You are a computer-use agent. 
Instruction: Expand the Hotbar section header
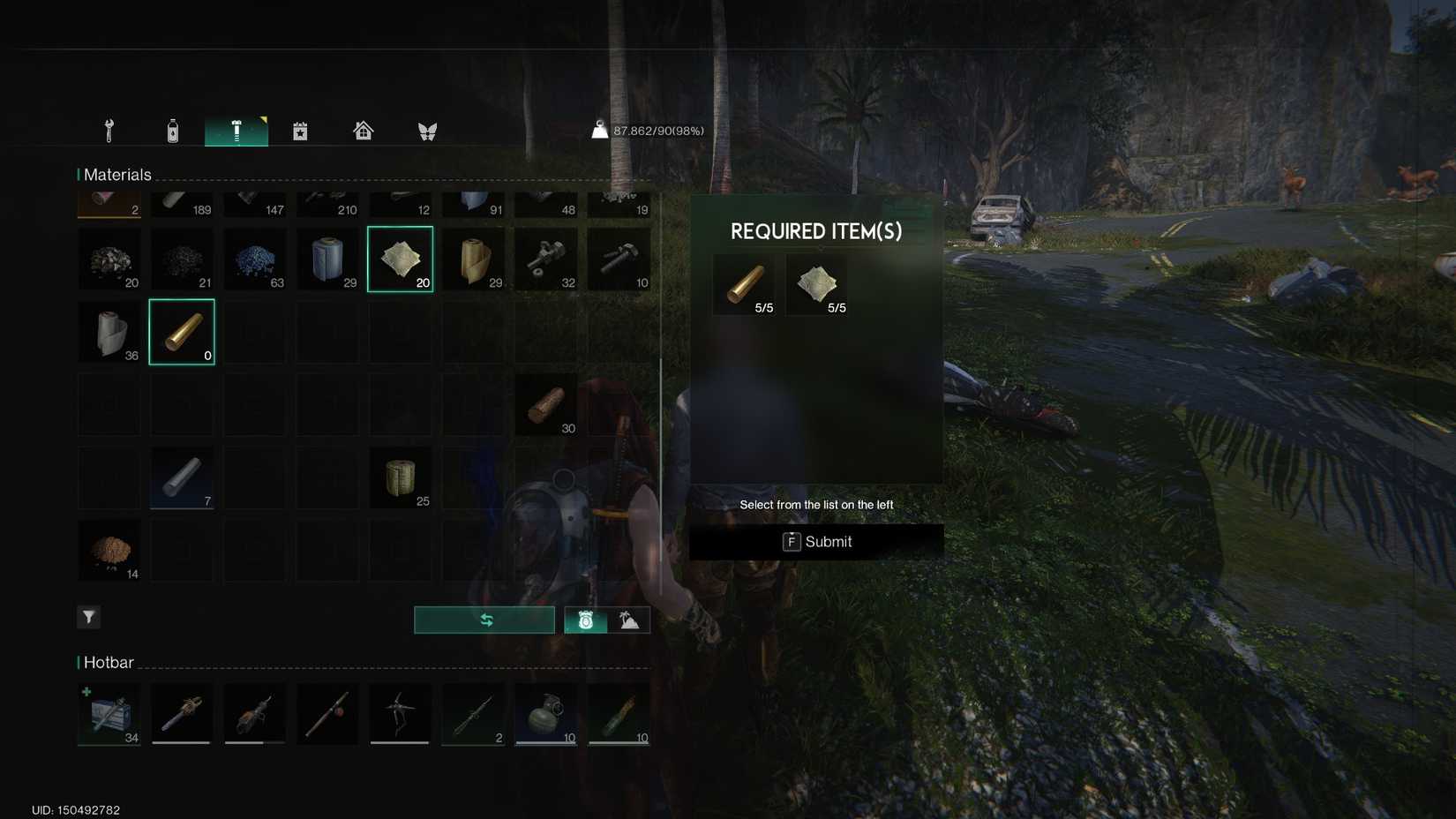click(108, 662)
